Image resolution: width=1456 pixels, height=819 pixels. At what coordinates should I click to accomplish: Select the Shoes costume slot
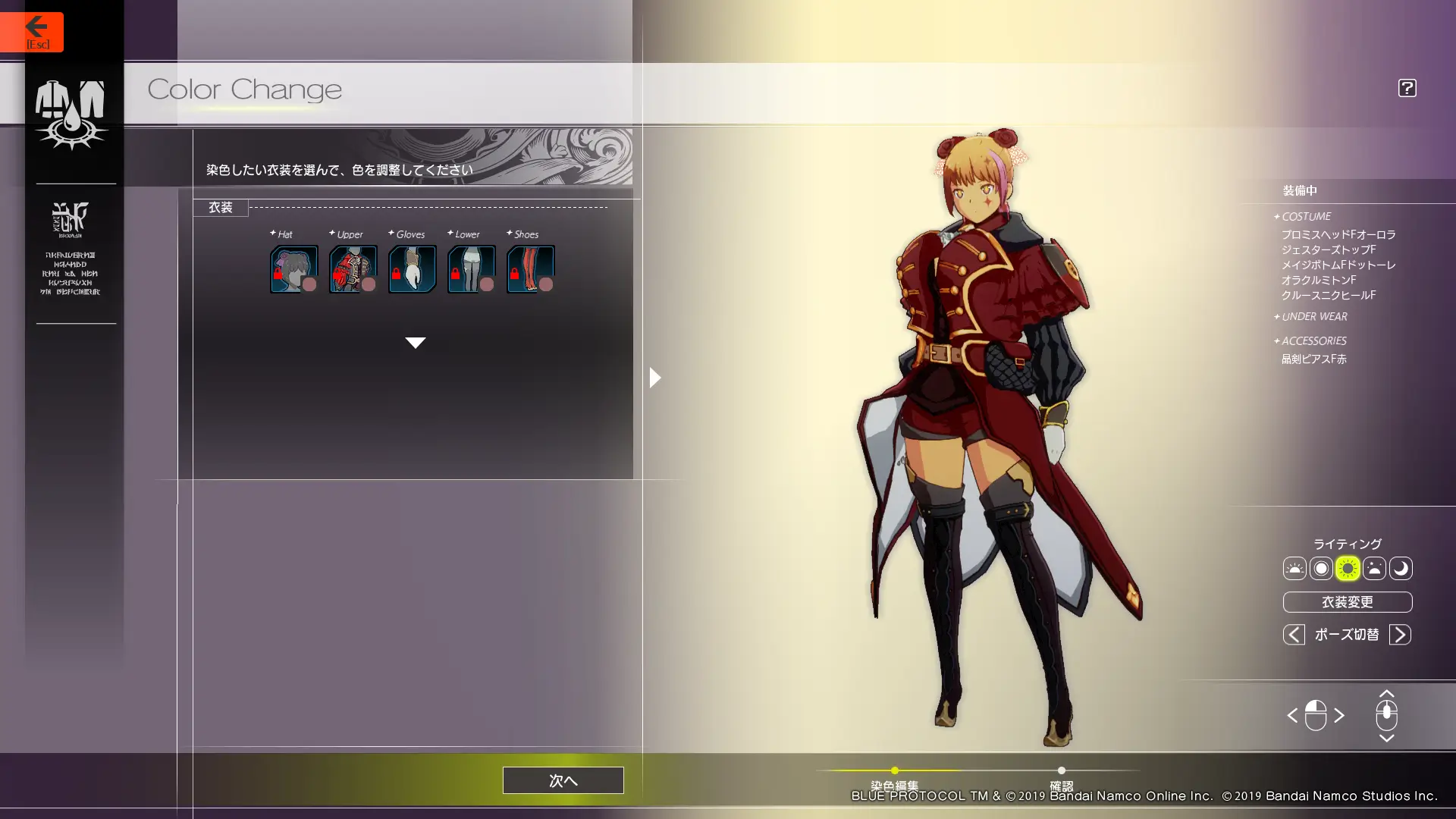click(x=530, y=269)
